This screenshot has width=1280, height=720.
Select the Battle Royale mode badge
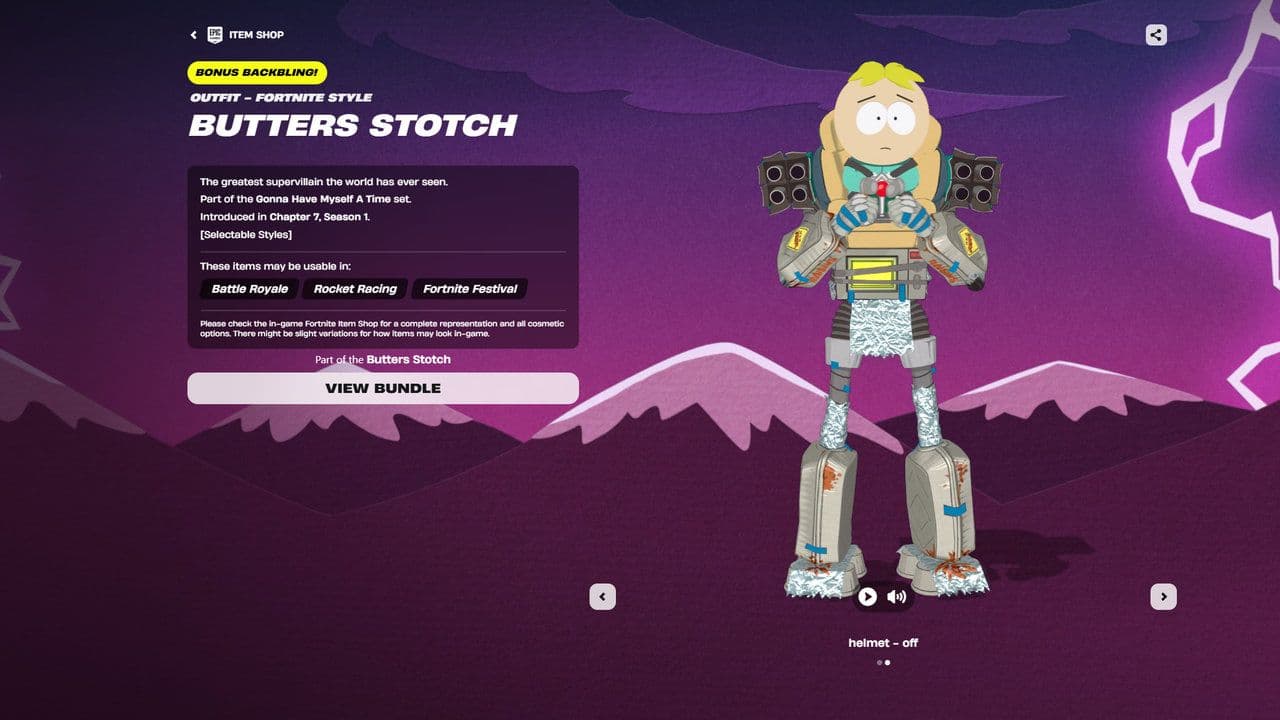(248, 289)
